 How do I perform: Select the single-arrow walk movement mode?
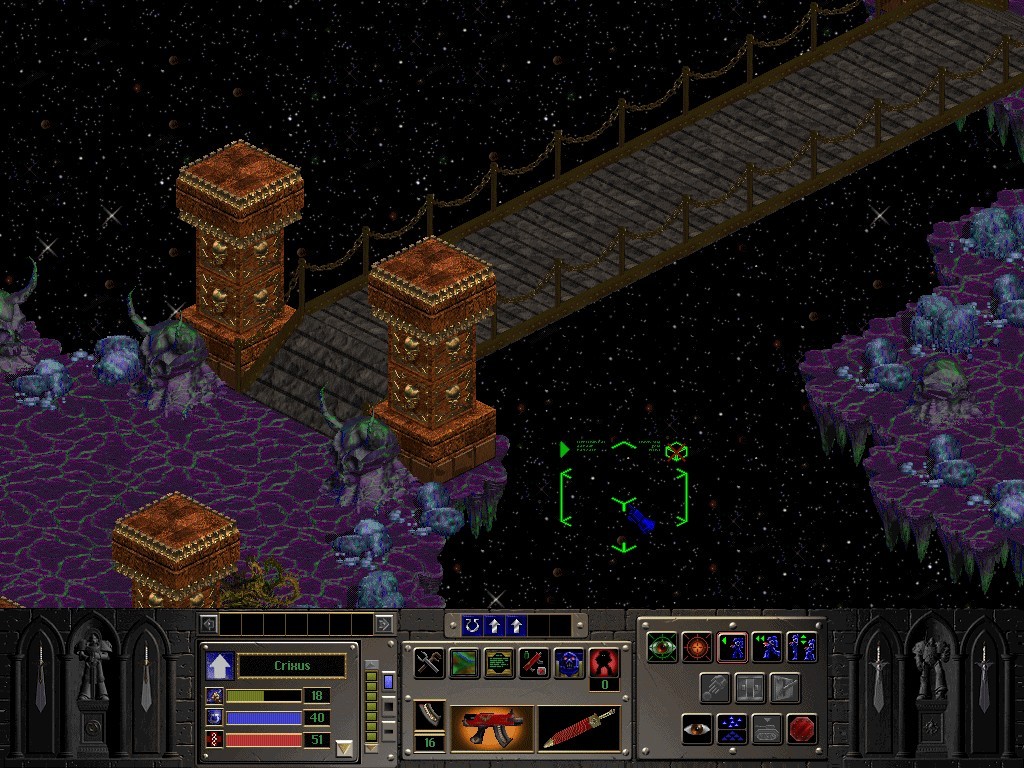(732, 647)
